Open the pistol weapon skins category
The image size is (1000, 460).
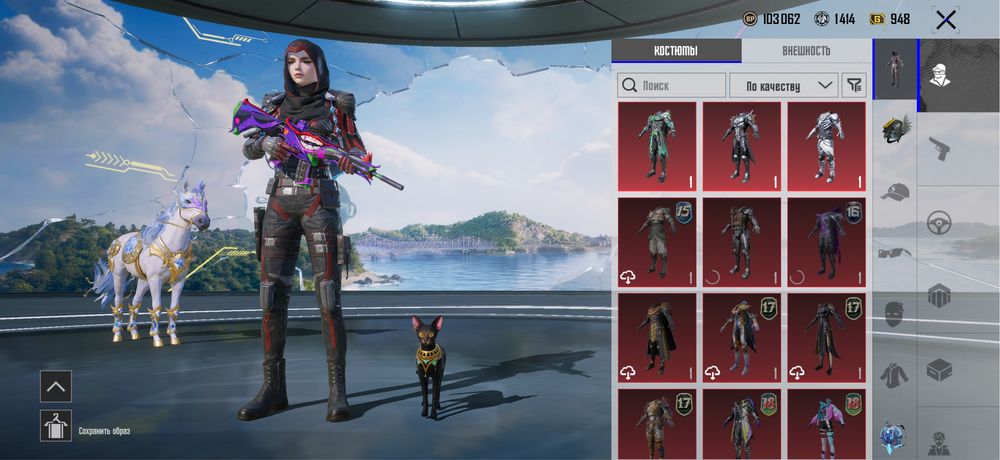pyautogui.click(x=939, y=148)
